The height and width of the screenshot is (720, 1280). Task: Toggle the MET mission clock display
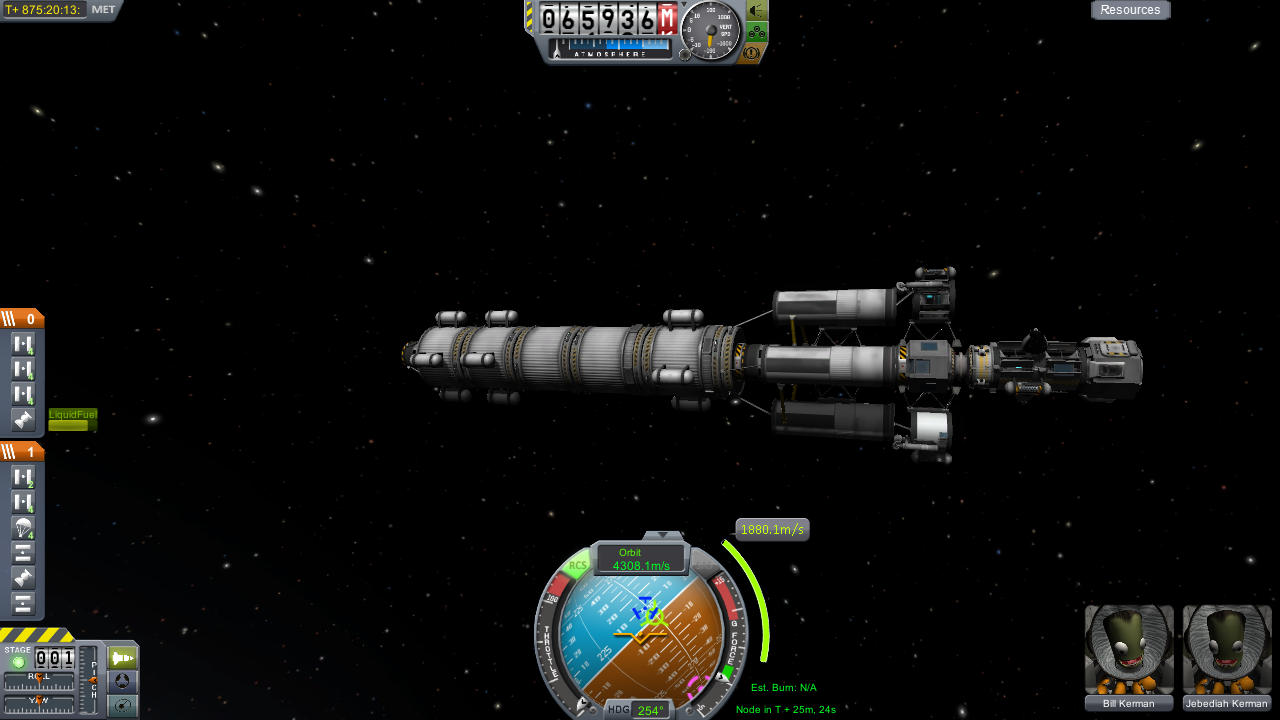tap(103, 10)
